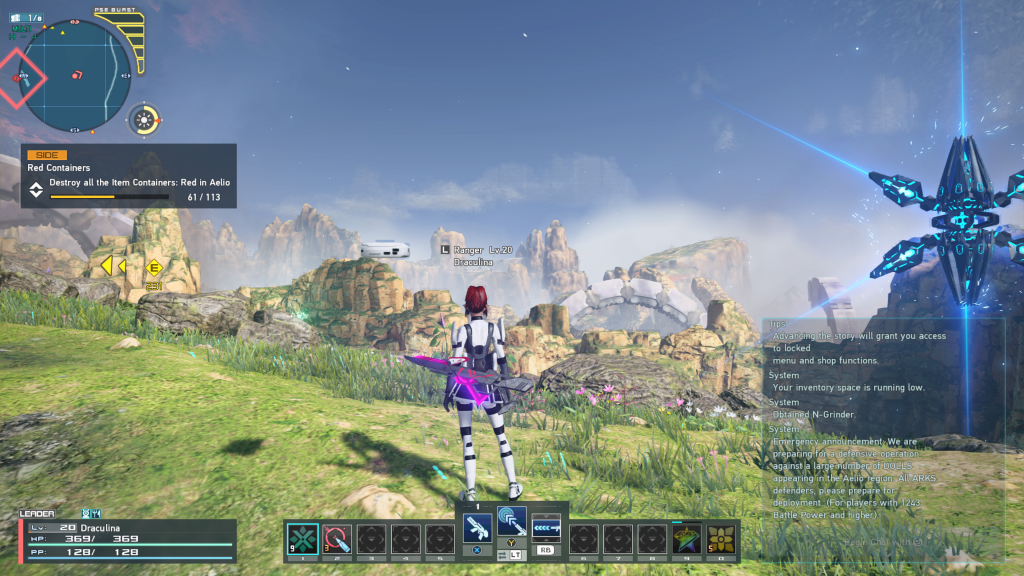Use the green recovery item in slot 1
The height and width of the screenshot is (576, 1024).
[x=302, y=538]
